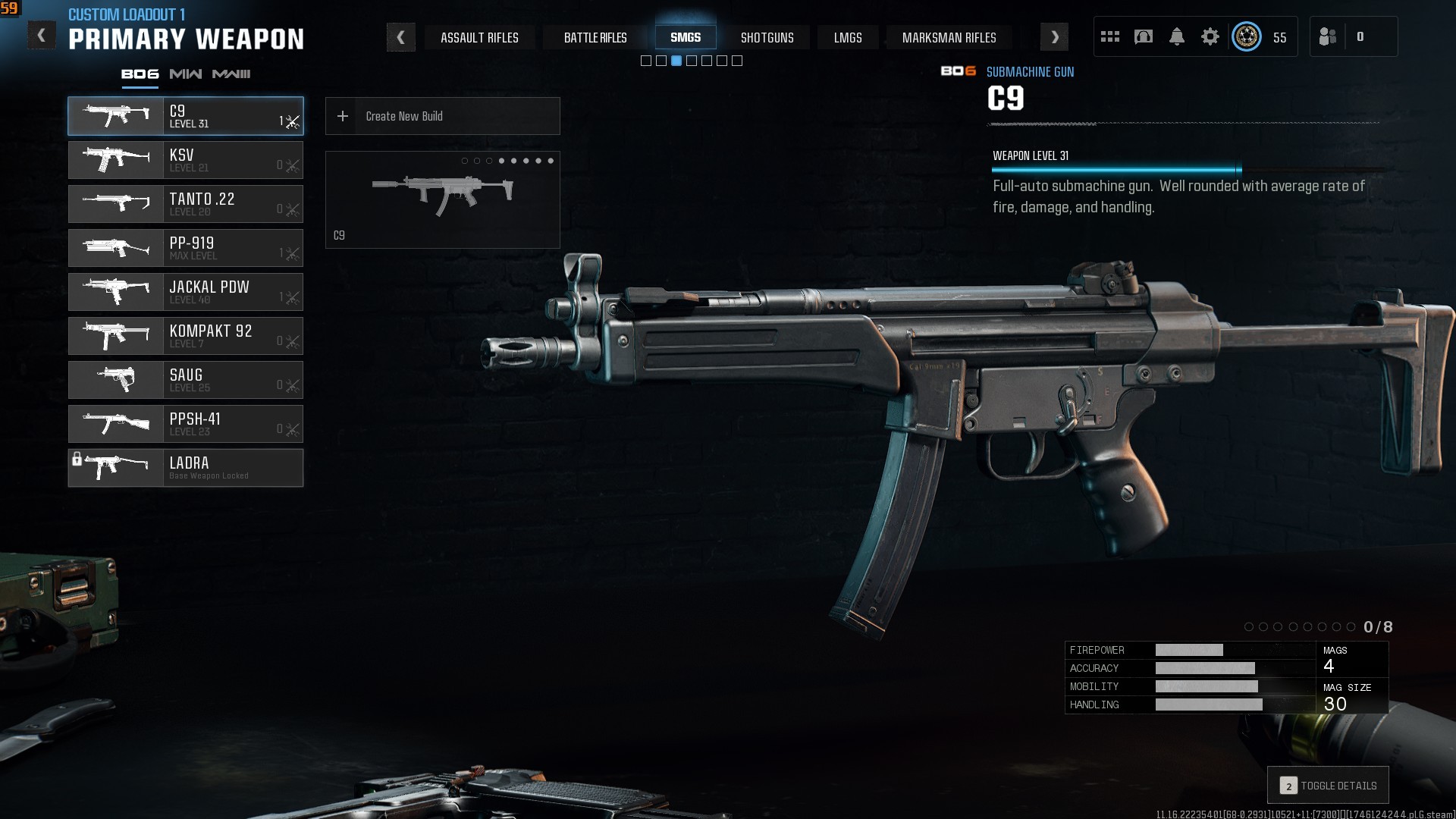1456x819 pixels.
Task: Check notifications via the bell icon
Action: click(1177, 36)
